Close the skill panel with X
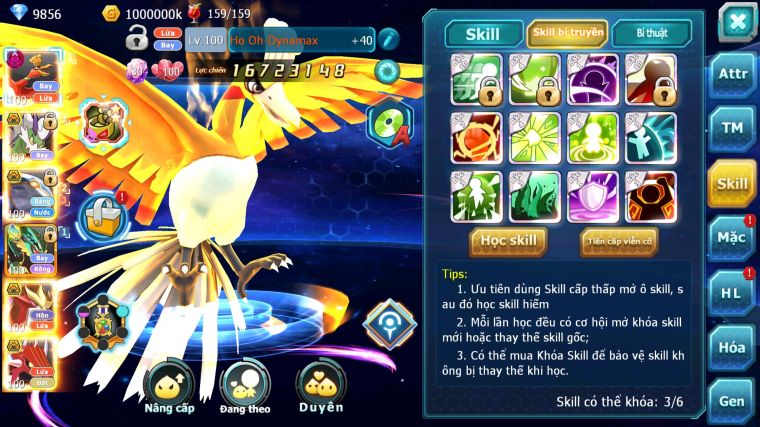The width and height of the screenshot is (760, 427). click(x=737, y=21)
